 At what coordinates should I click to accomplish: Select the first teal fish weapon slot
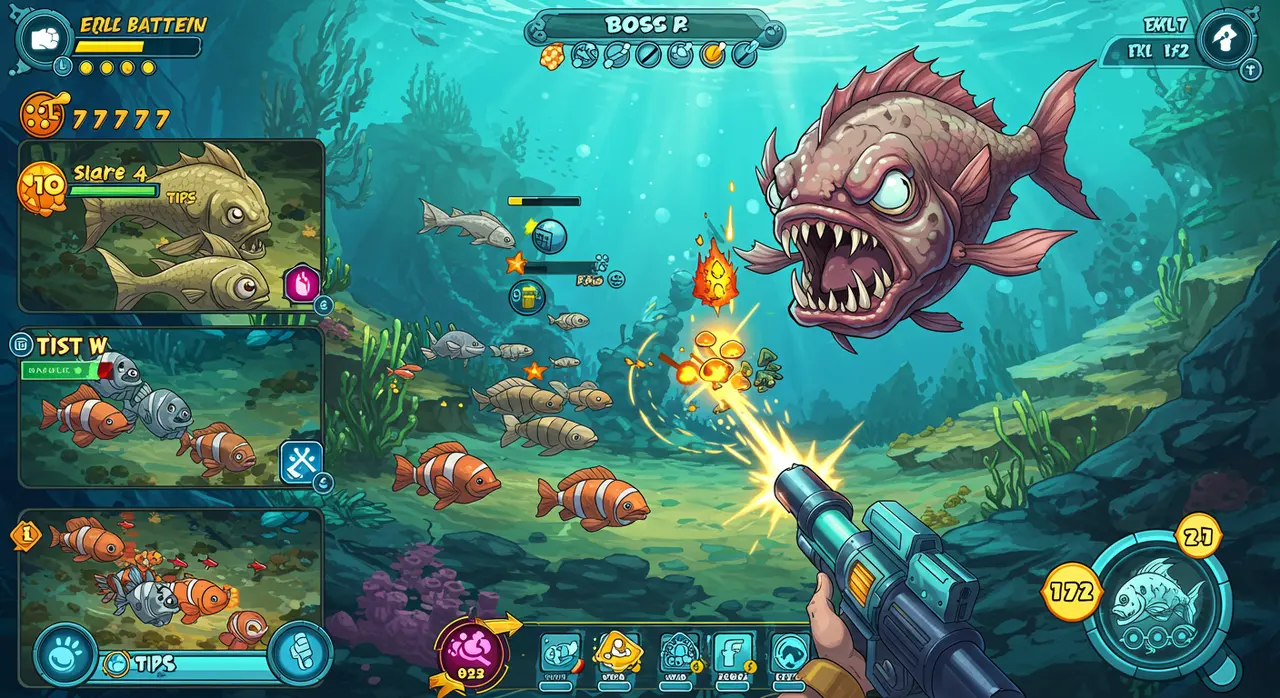[x=559, y=654]
